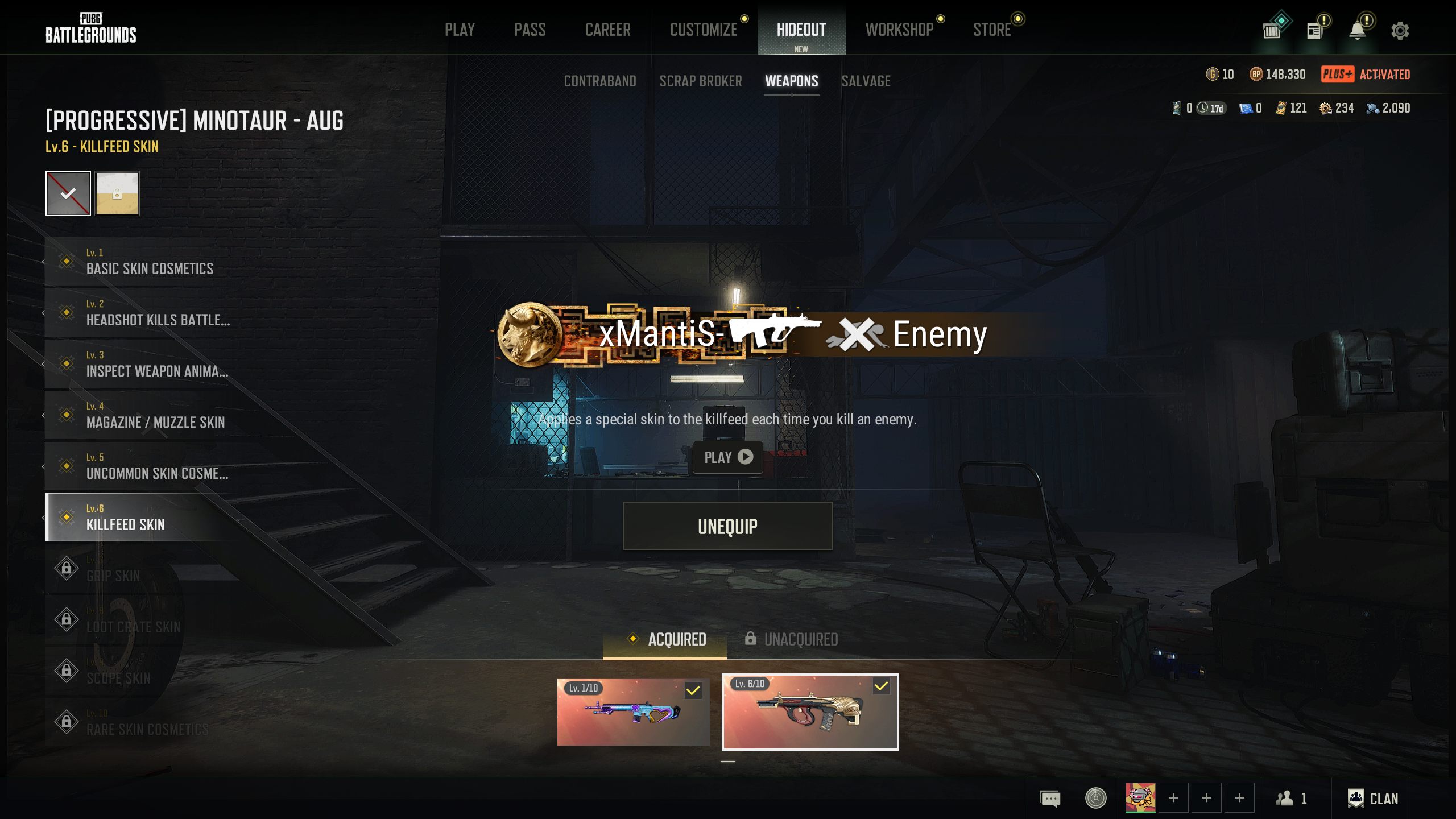
Task: Show the UNACQUIRED weapons tab
Action: [792, 639]
